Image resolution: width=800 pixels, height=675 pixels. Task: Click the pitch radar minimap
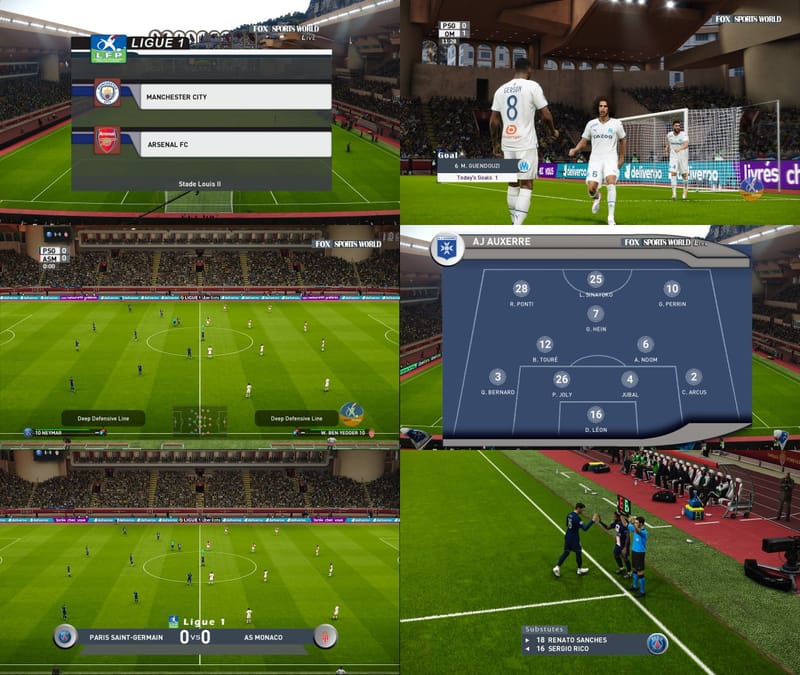pos(200,418)
